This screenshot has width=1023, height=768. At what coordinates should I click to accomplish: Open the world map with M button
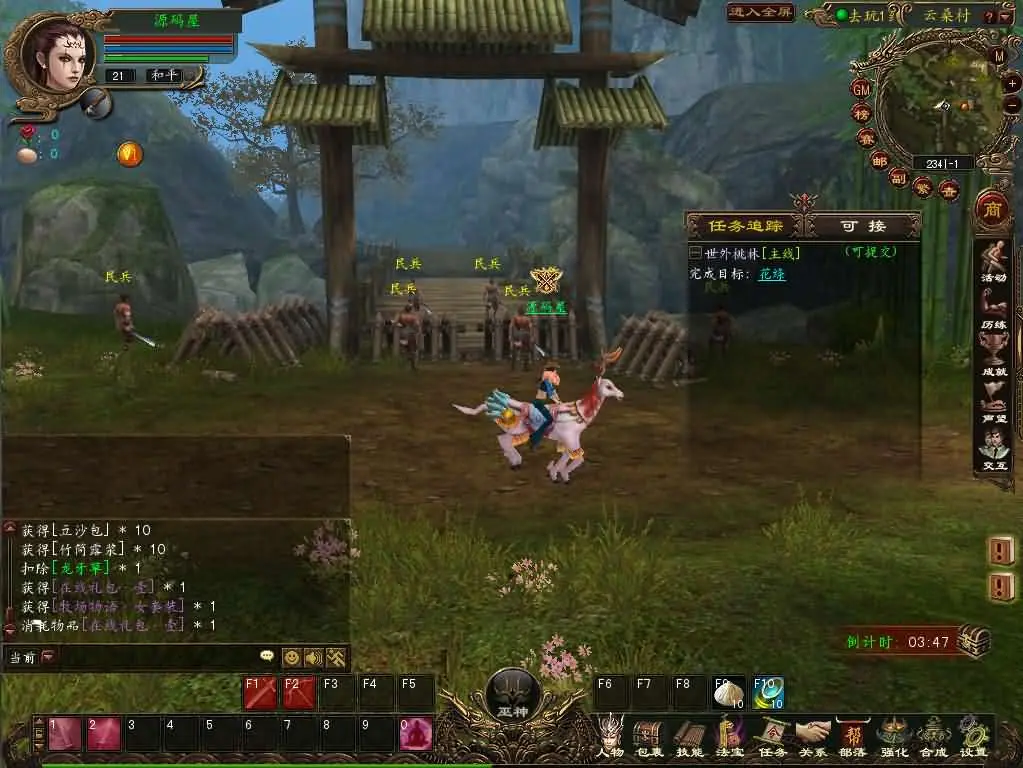tap(999, 57)
